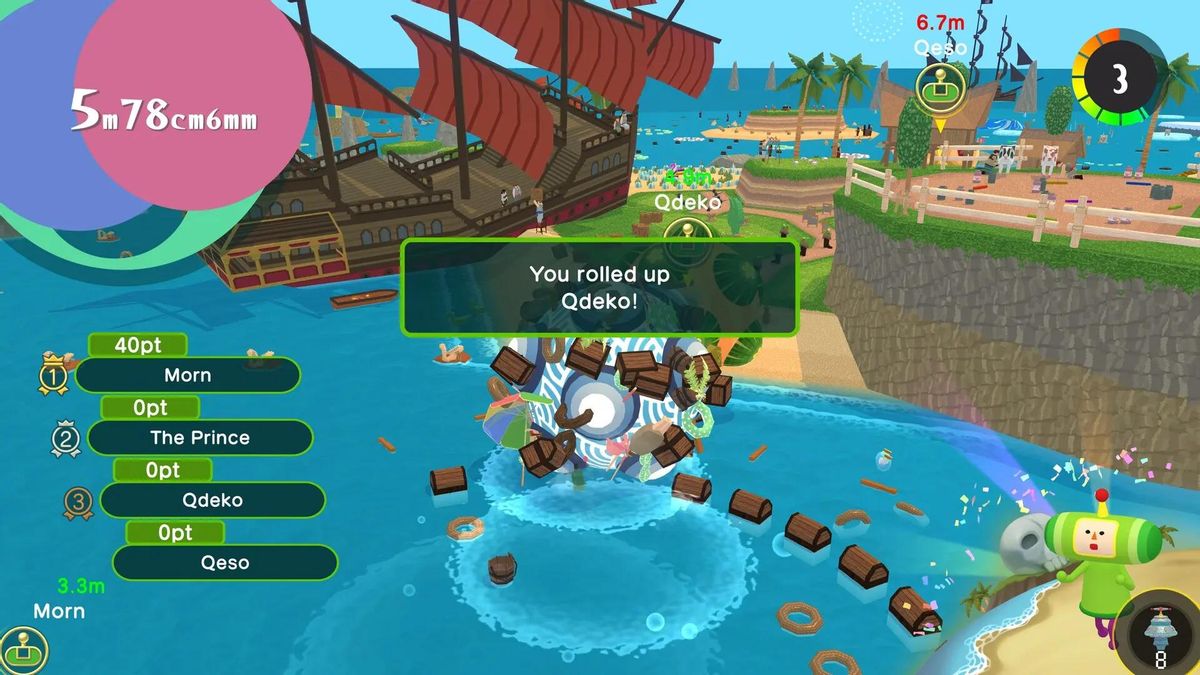1200x675 pixels.
Task: Select The Prince's ranking row
Action: point(200,437)
